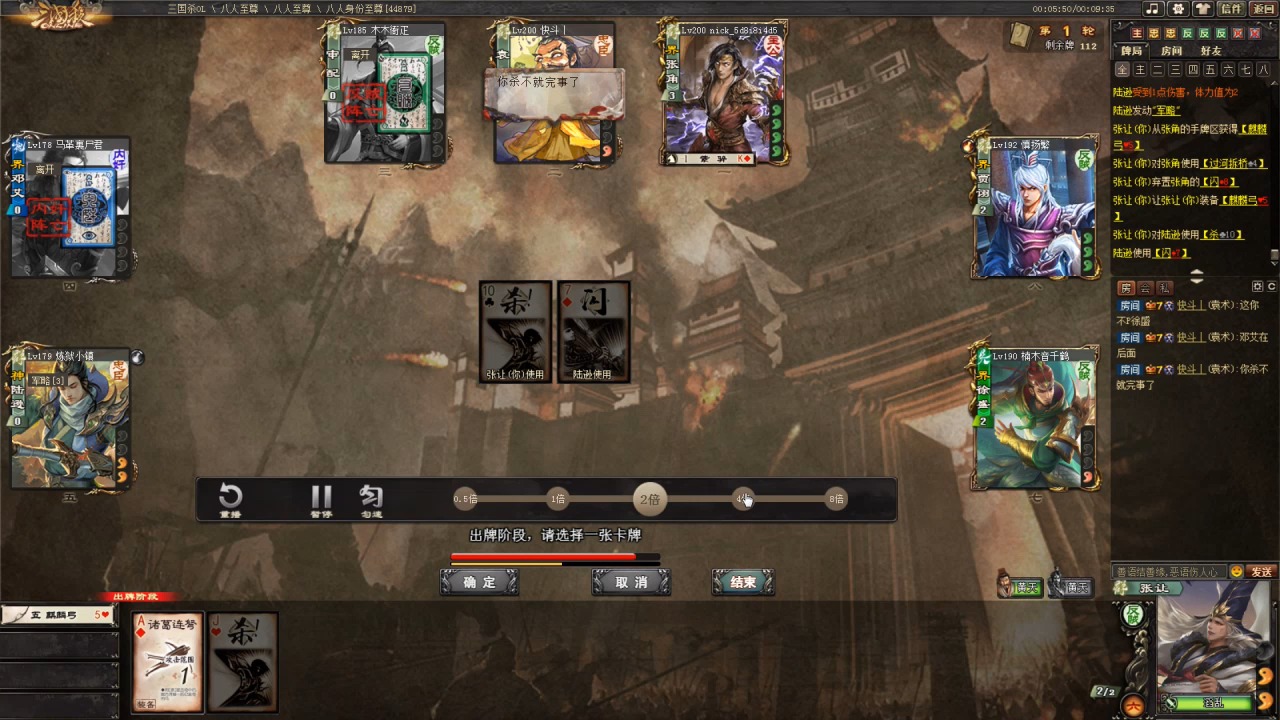Open the 信件 mail button
The height and width of the screenshot is (720, 1280).
(x=1230, y=9)
